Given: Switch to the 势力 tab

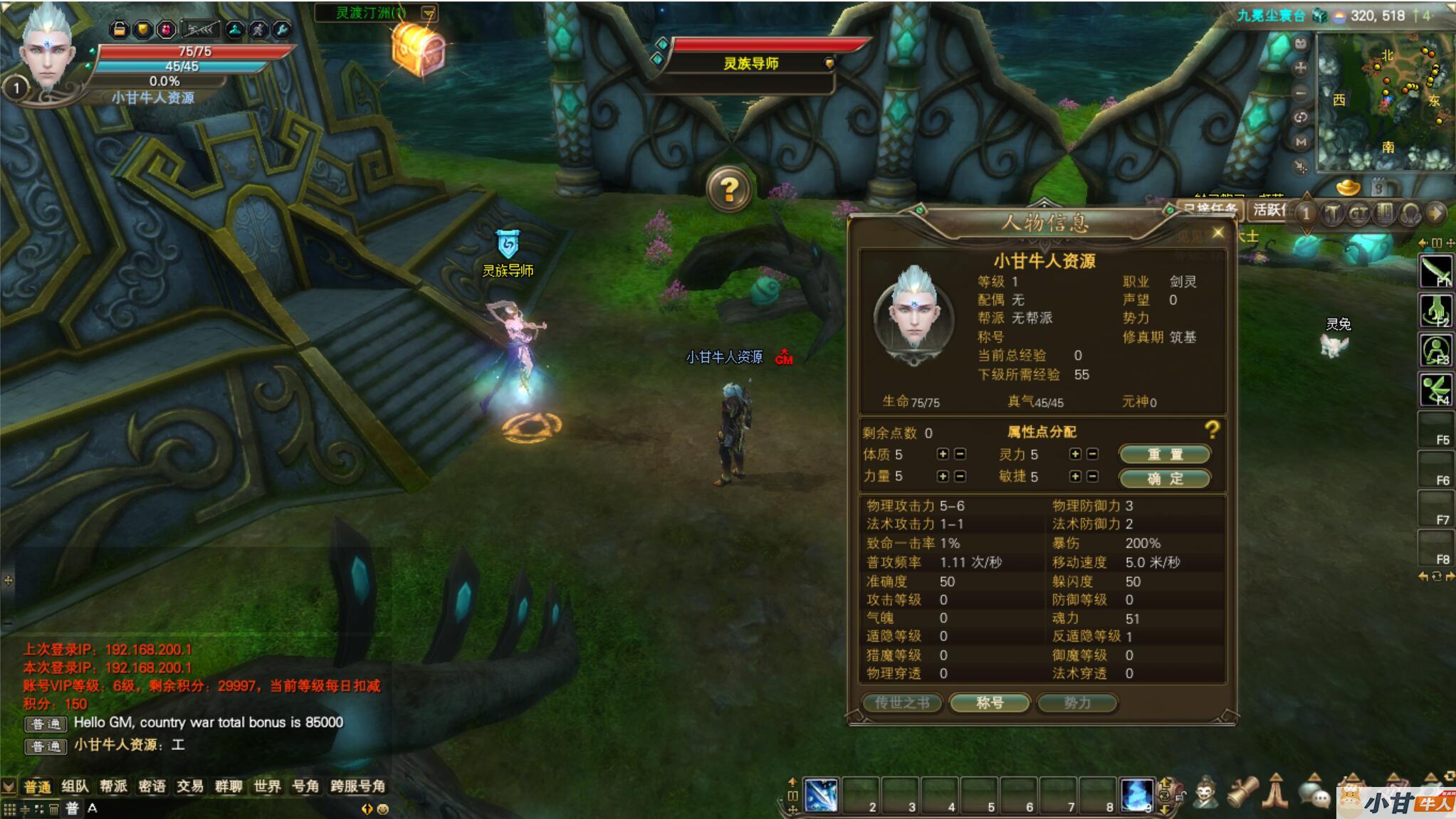Looking at the screenshot, I should [1077, 703].
